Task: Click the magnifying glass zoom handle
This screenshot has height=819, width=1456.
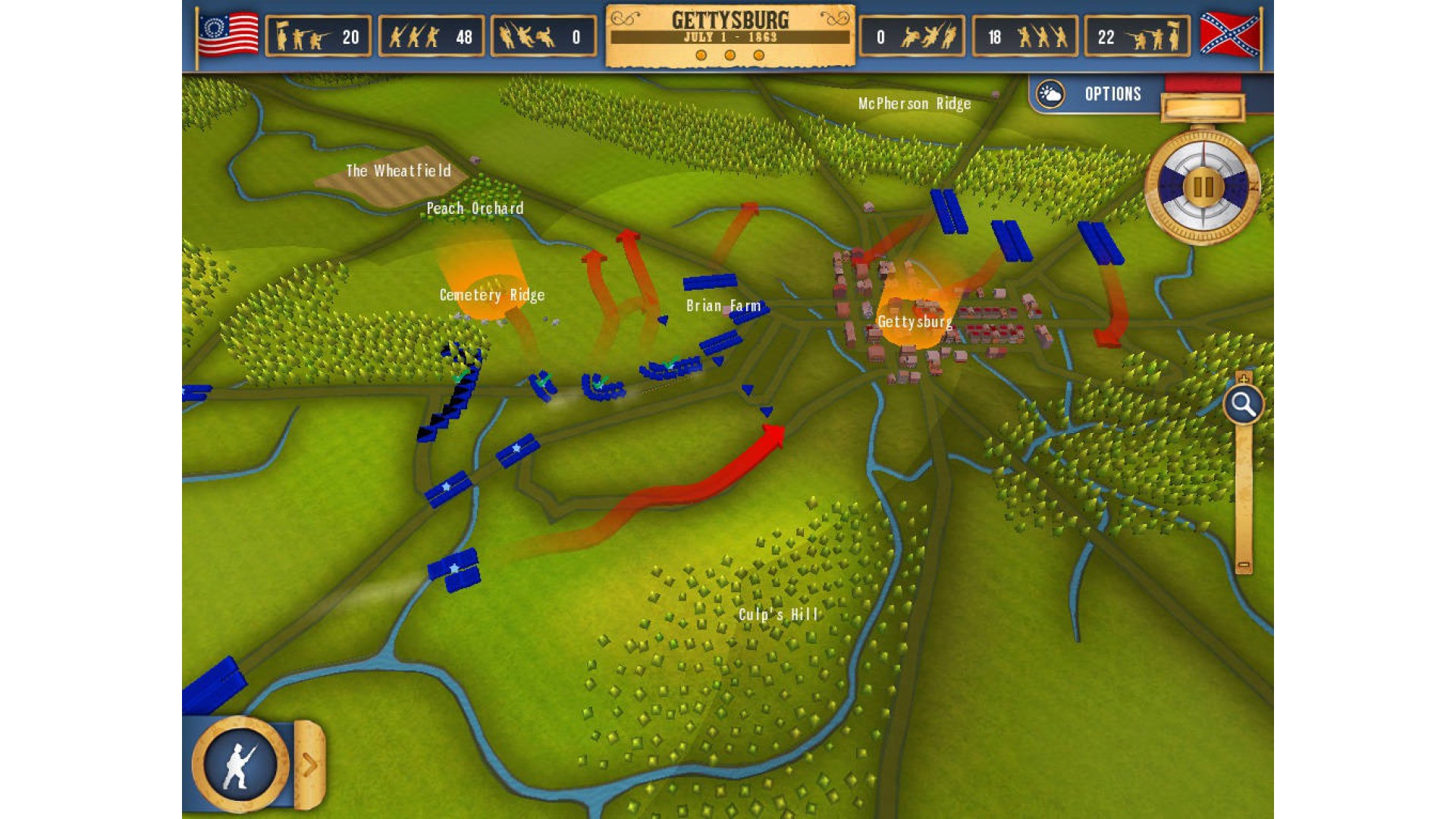Action: tap(1243, 404)
